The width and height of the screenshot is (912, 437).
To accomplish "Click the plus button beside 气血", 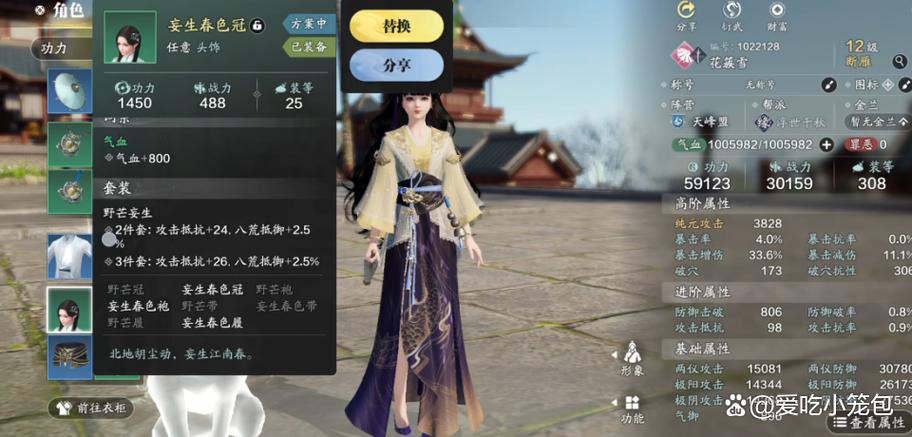I will pyautogui.click(x=826, y=144).
